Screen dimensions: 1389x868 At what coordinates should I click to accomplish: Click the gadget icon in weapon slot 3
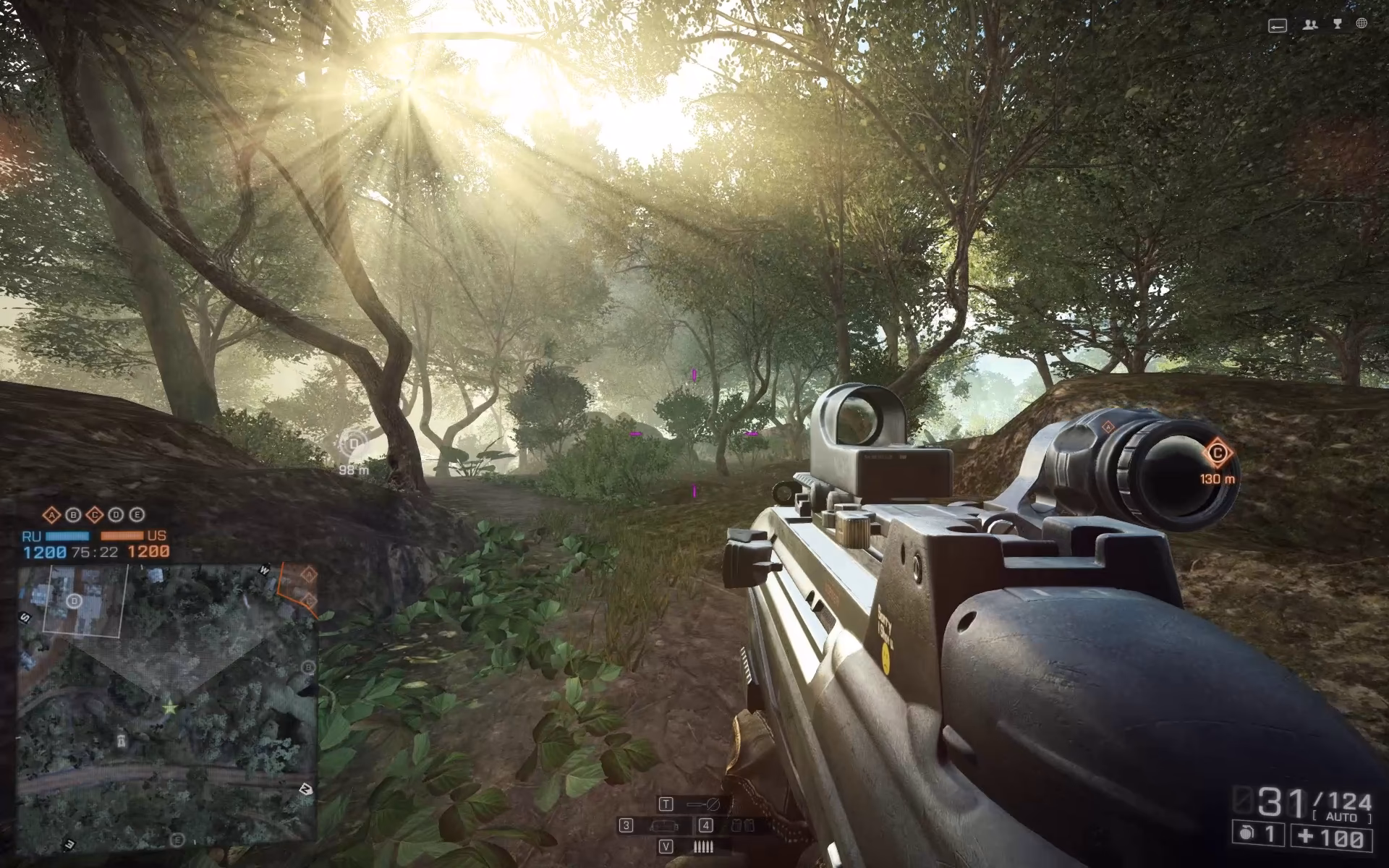pyautogui.click(x=665, y=826)
